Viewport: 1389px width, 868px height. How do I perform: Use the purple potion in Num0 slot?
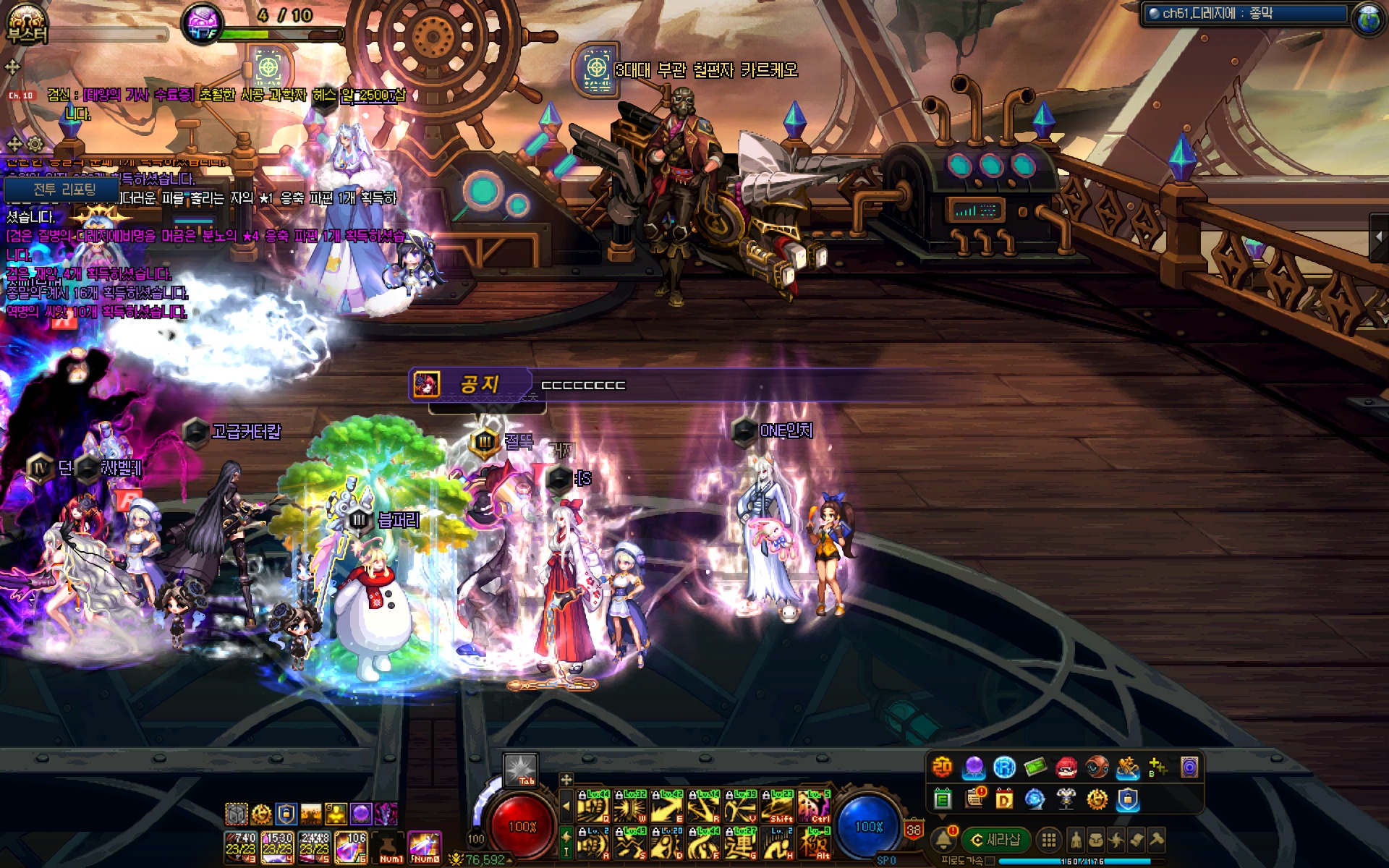pyautogui.click(x=425, y=846)
